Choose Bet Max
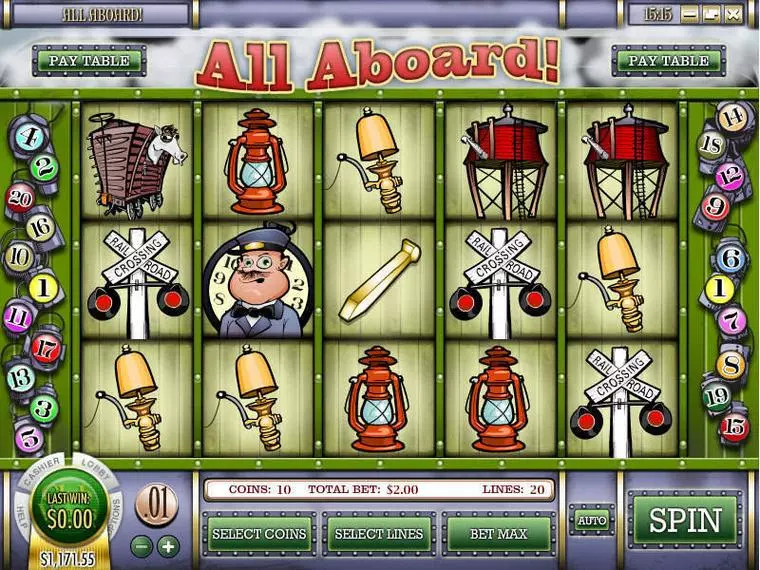 (x=499, y=534)
